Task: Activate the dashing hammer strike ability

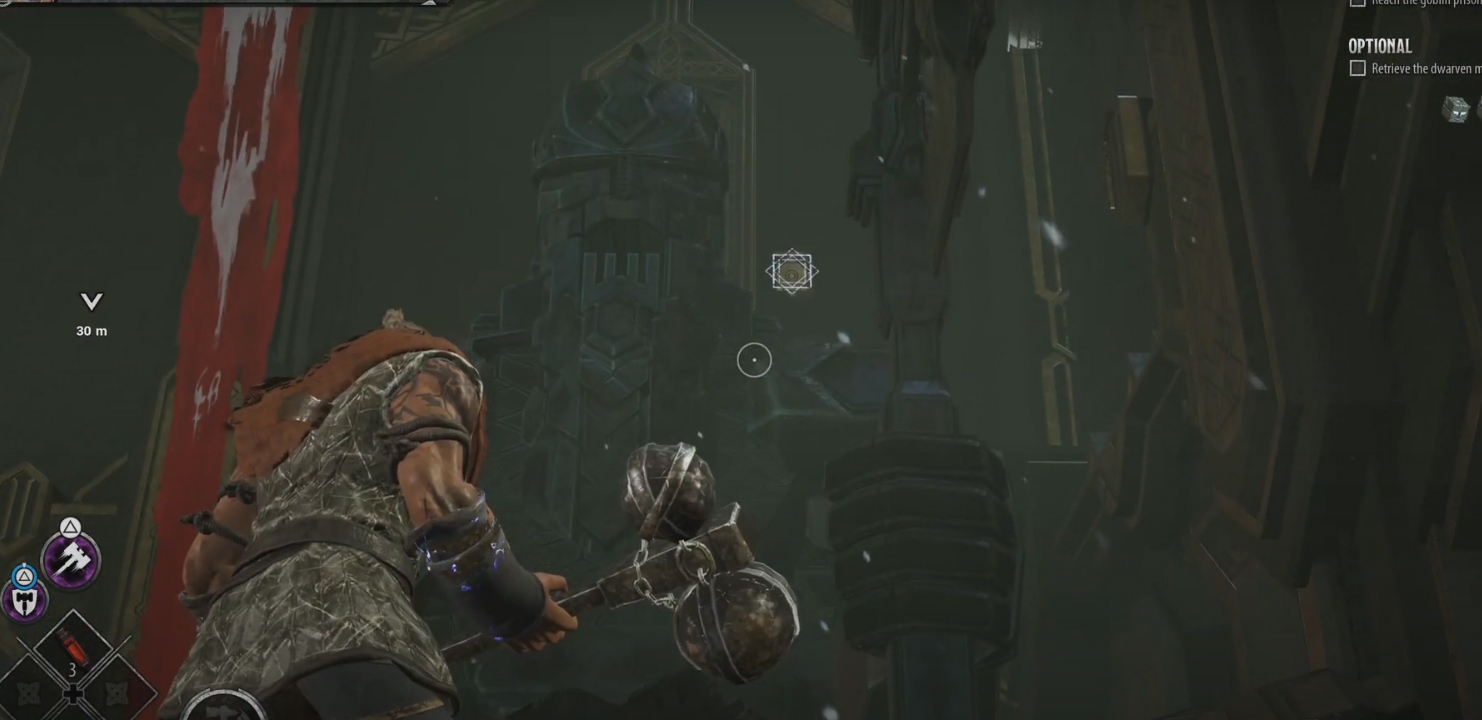Action: (71, 560)
